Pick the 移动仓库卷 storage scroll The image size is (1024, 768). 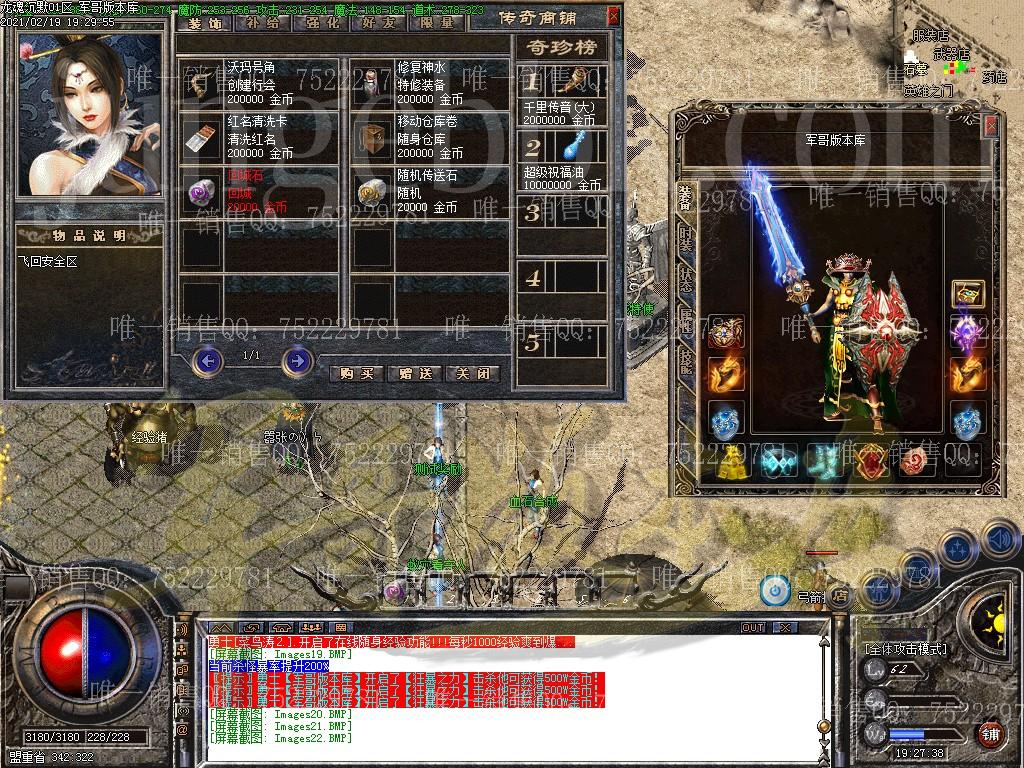pos(376,137)
